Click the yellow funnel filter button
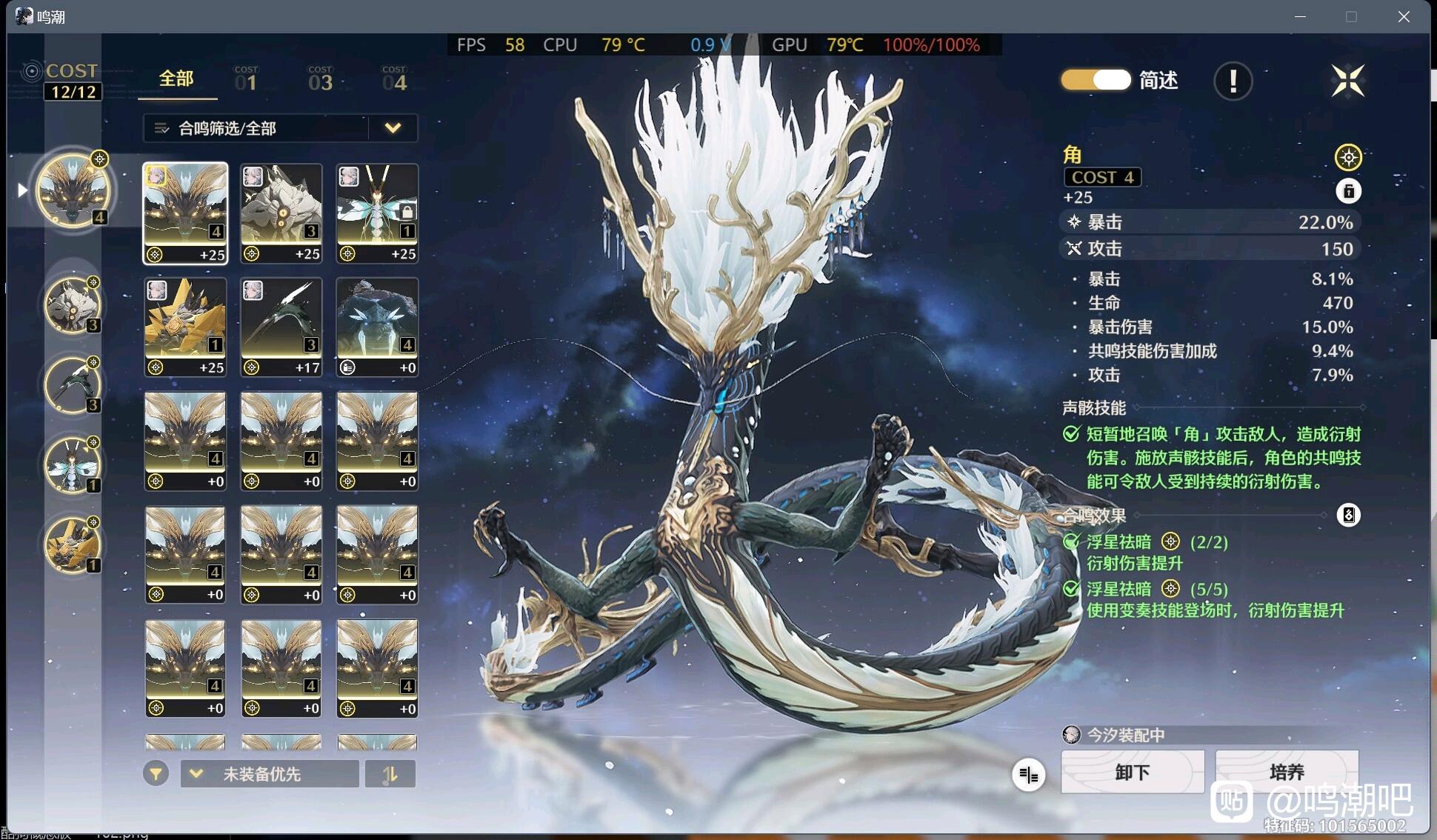1437x840 pixels. tap(156, 774)
